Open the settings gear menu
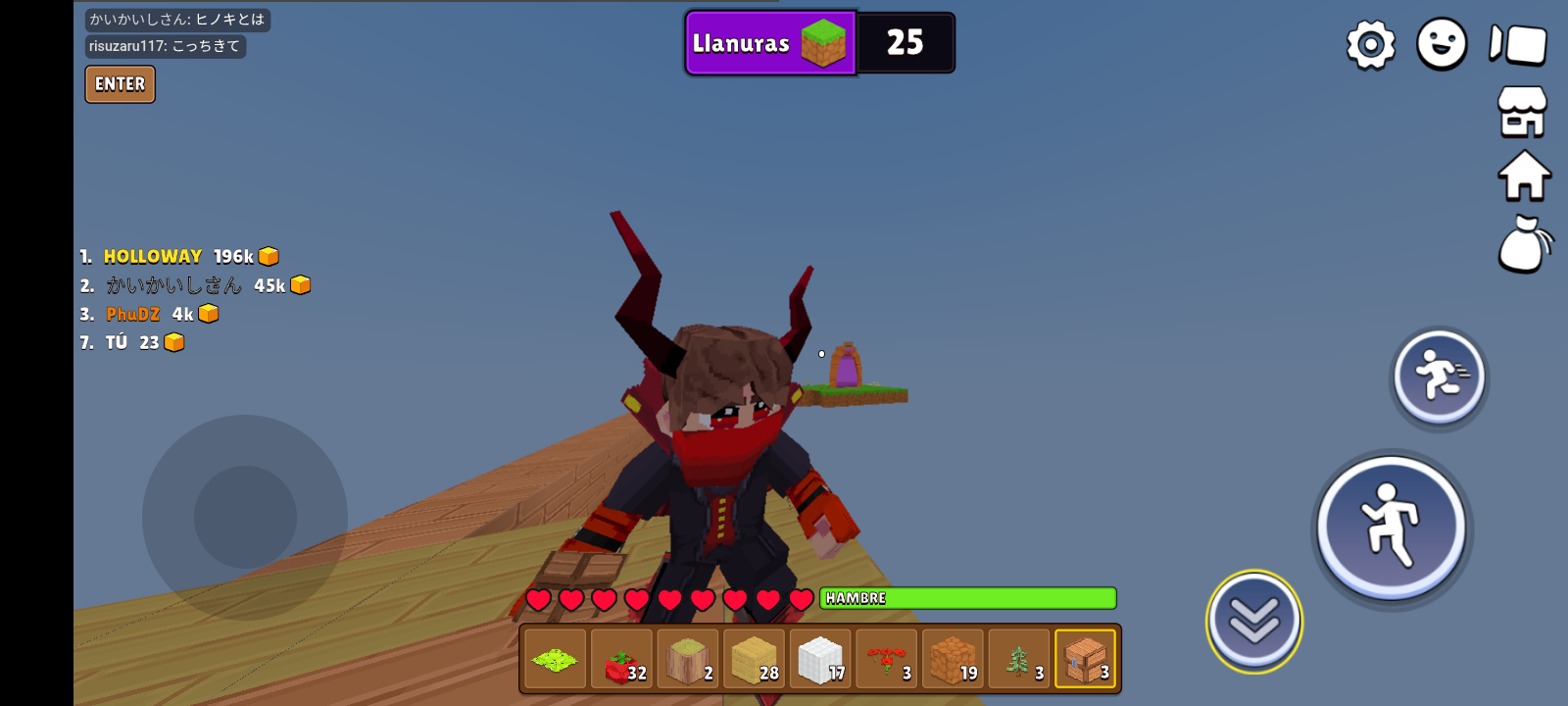Viewport: 1568px width, 706px height. (x=1370, y=44)
